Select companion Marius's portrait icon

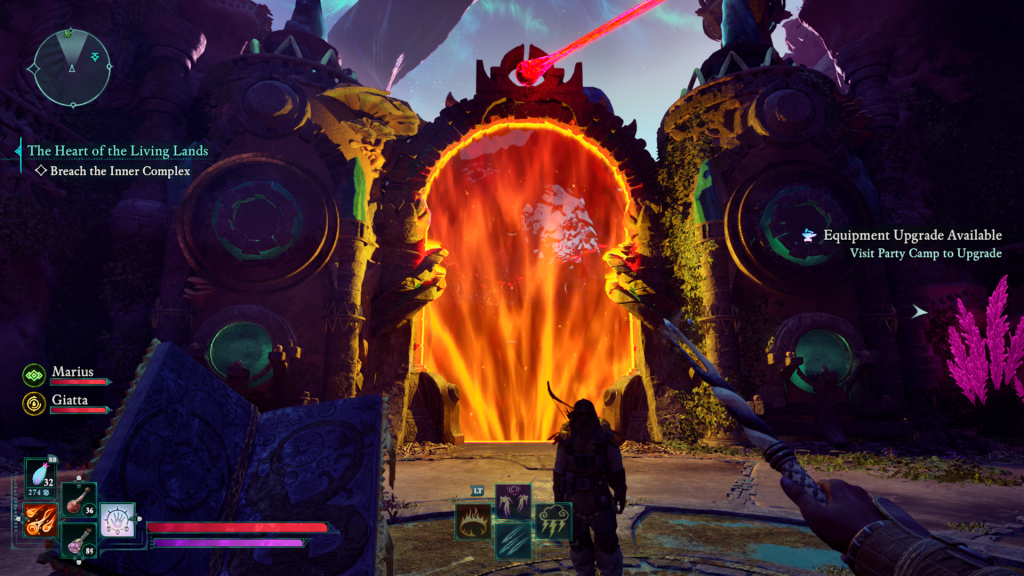(x=34, y=374)
